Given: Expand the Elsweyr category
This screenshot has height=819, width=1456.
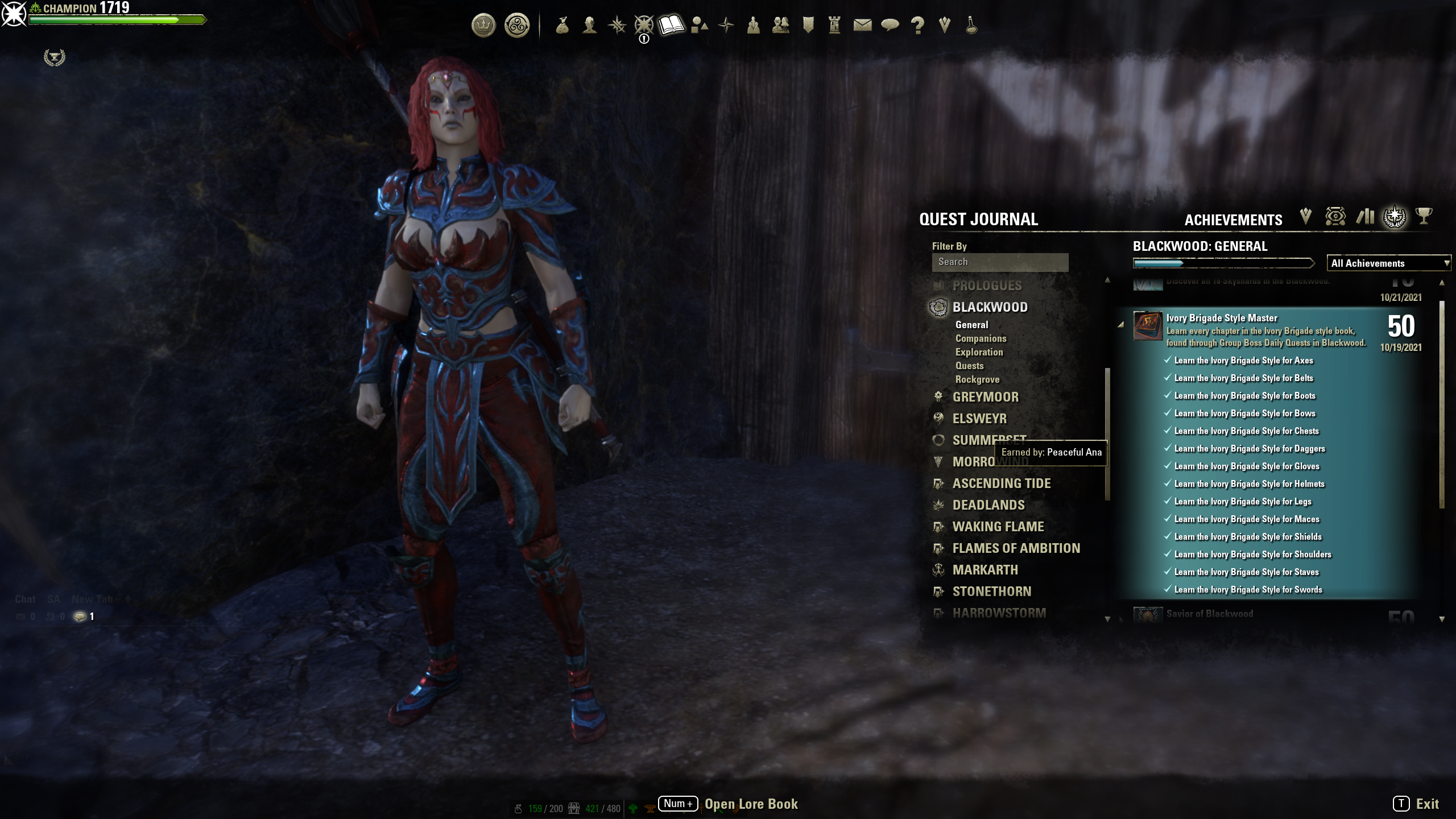Looking at the screenshot, I should (x=979, y=419).
